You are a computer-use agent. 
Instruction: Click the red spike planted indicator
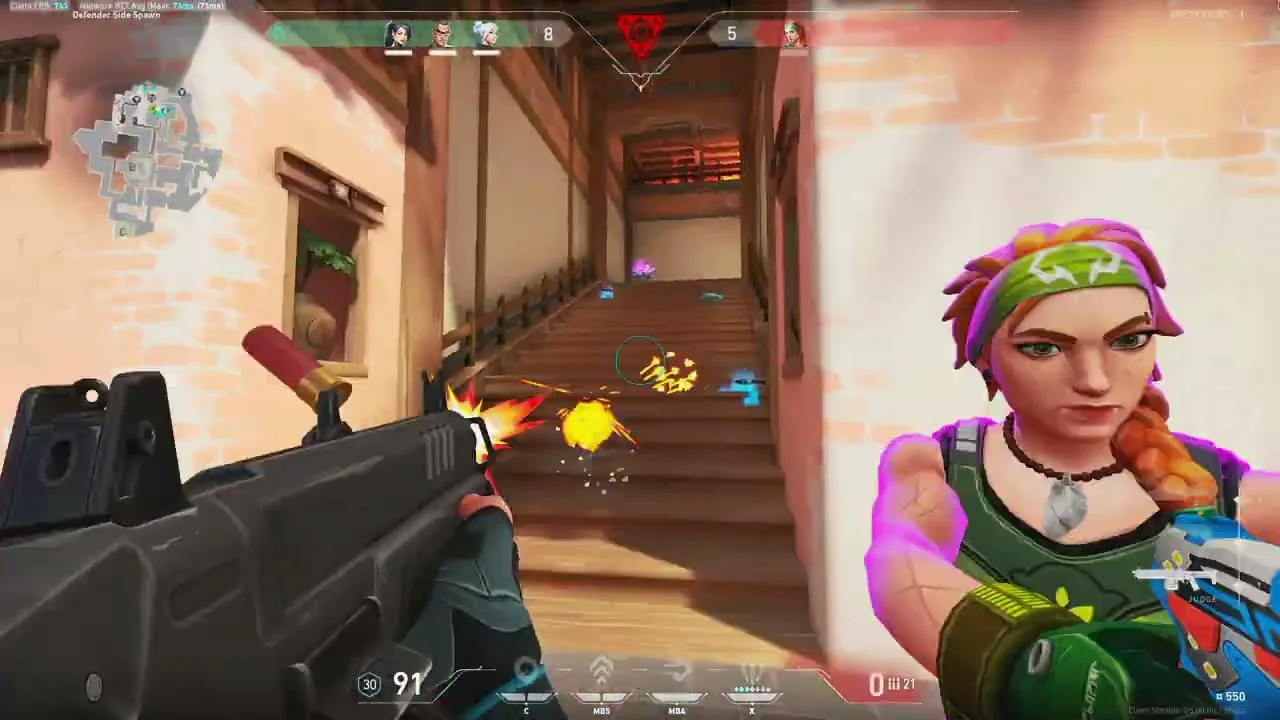(x=640, y=35)
